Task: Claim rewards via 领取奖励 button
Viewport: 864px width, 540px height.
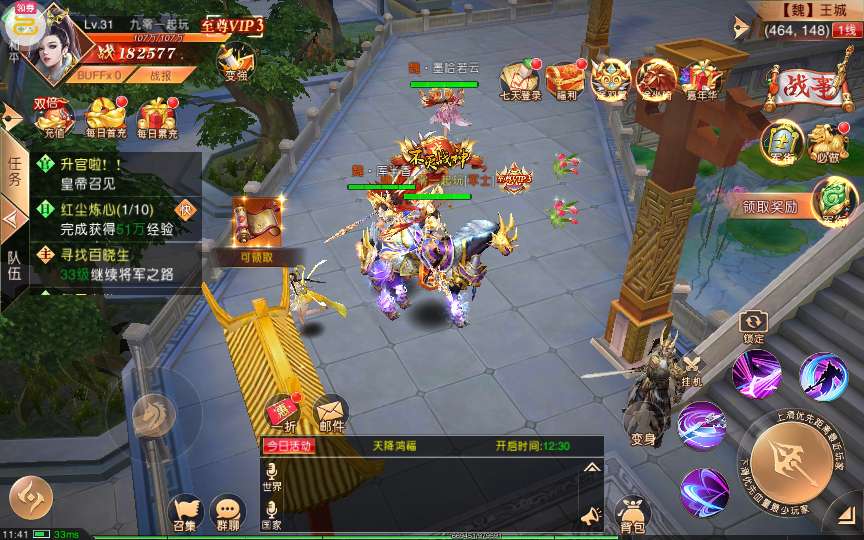Action: (769, 207)
